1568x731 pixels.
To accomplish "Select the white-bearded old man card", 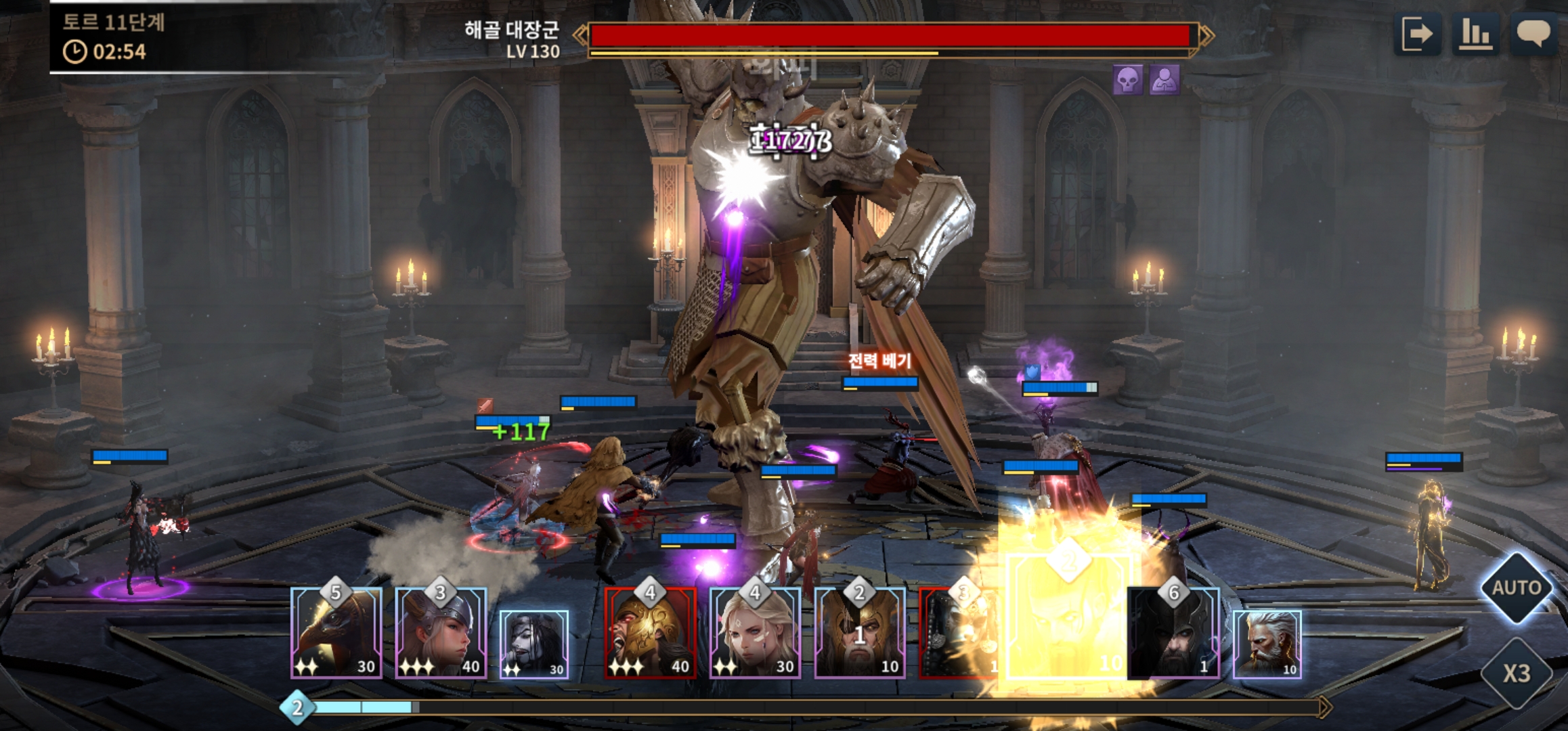I will (x=1267, y=644).
